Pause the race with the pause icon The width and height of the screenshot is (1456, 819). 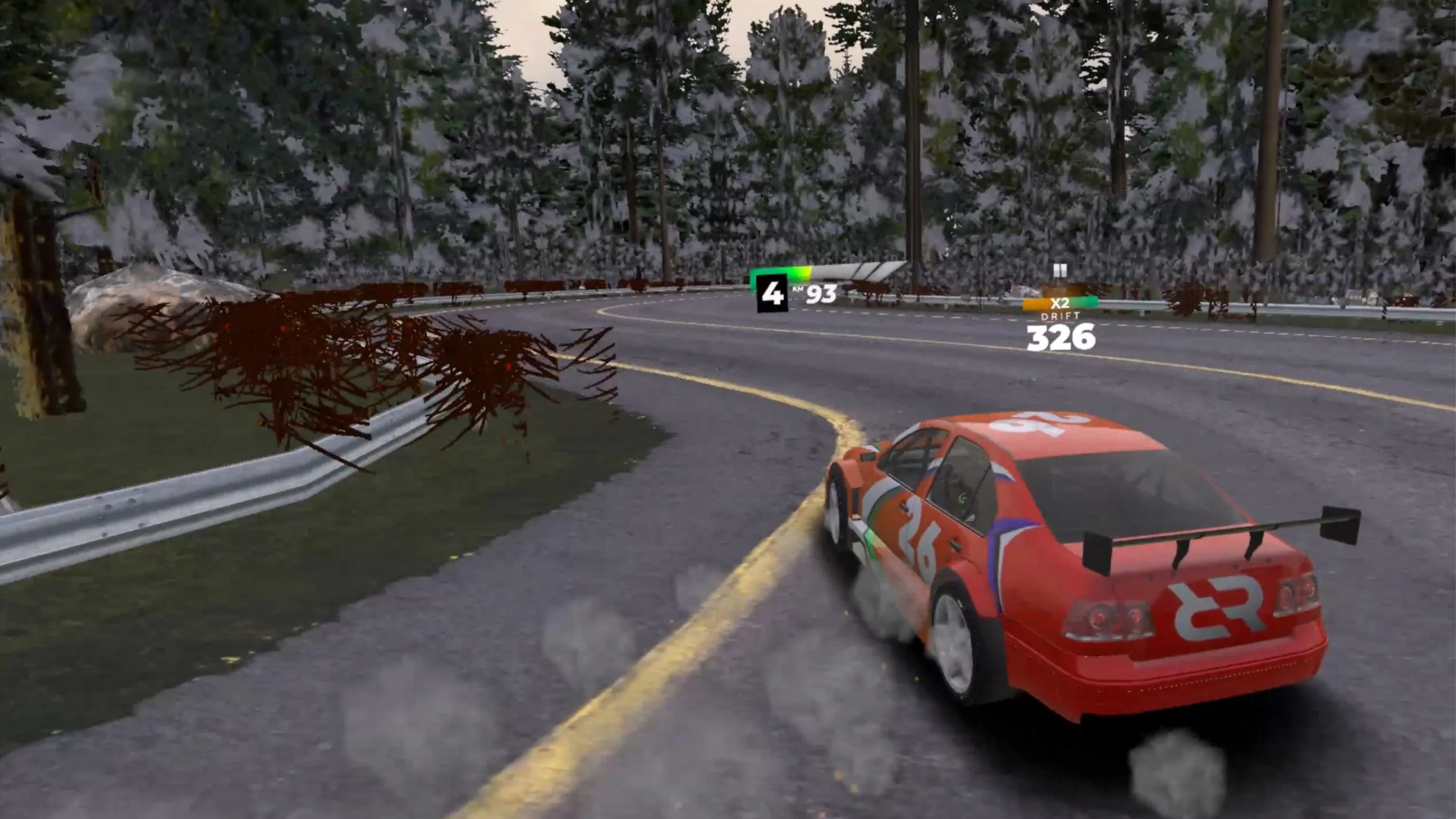point(1060,270)
